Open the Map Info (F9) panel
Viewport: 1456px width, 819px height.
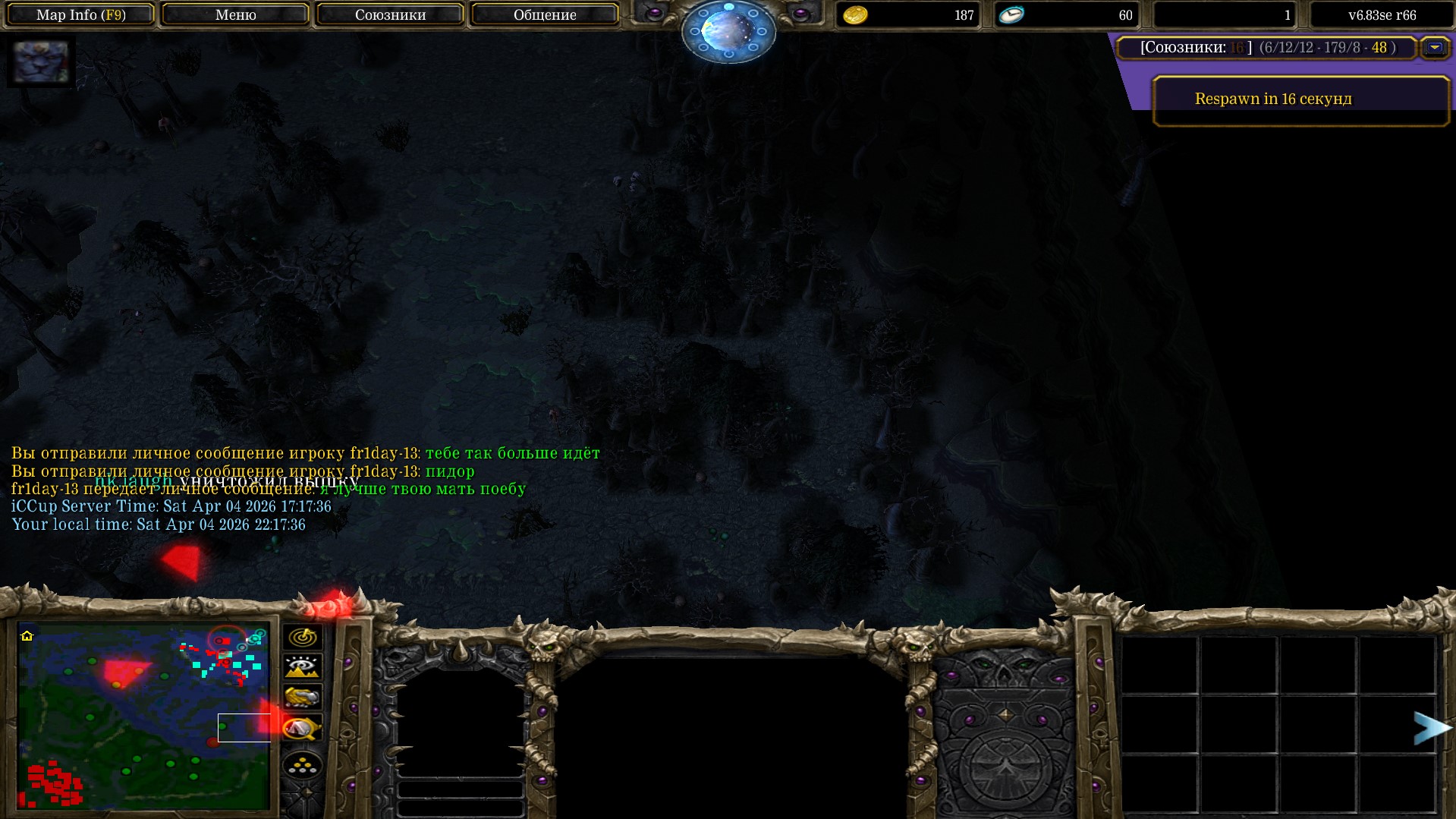(x=80, y=14)
